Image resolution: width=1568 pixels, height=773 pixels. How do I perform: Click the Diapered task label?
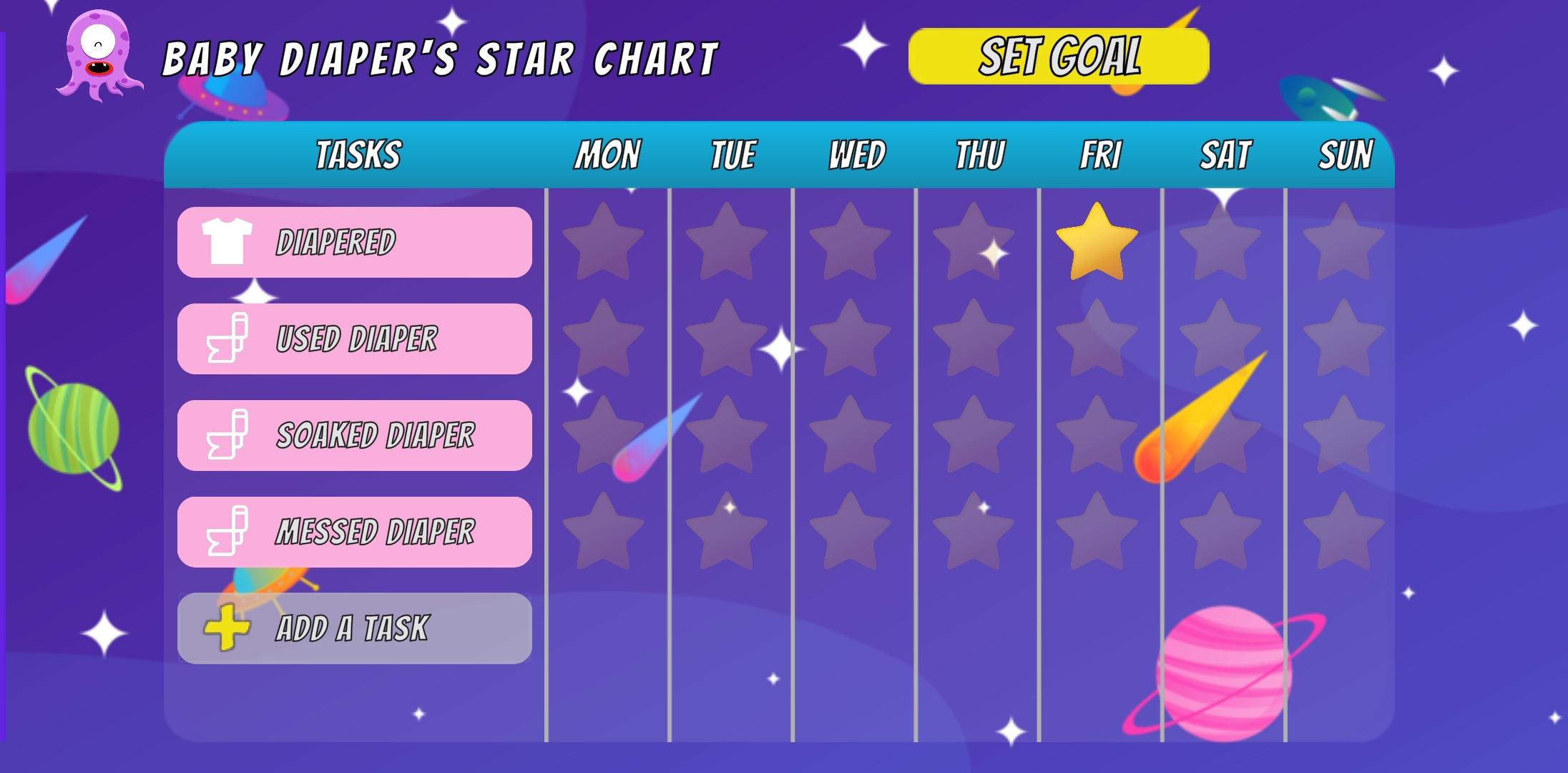click(x=336, y=241)
